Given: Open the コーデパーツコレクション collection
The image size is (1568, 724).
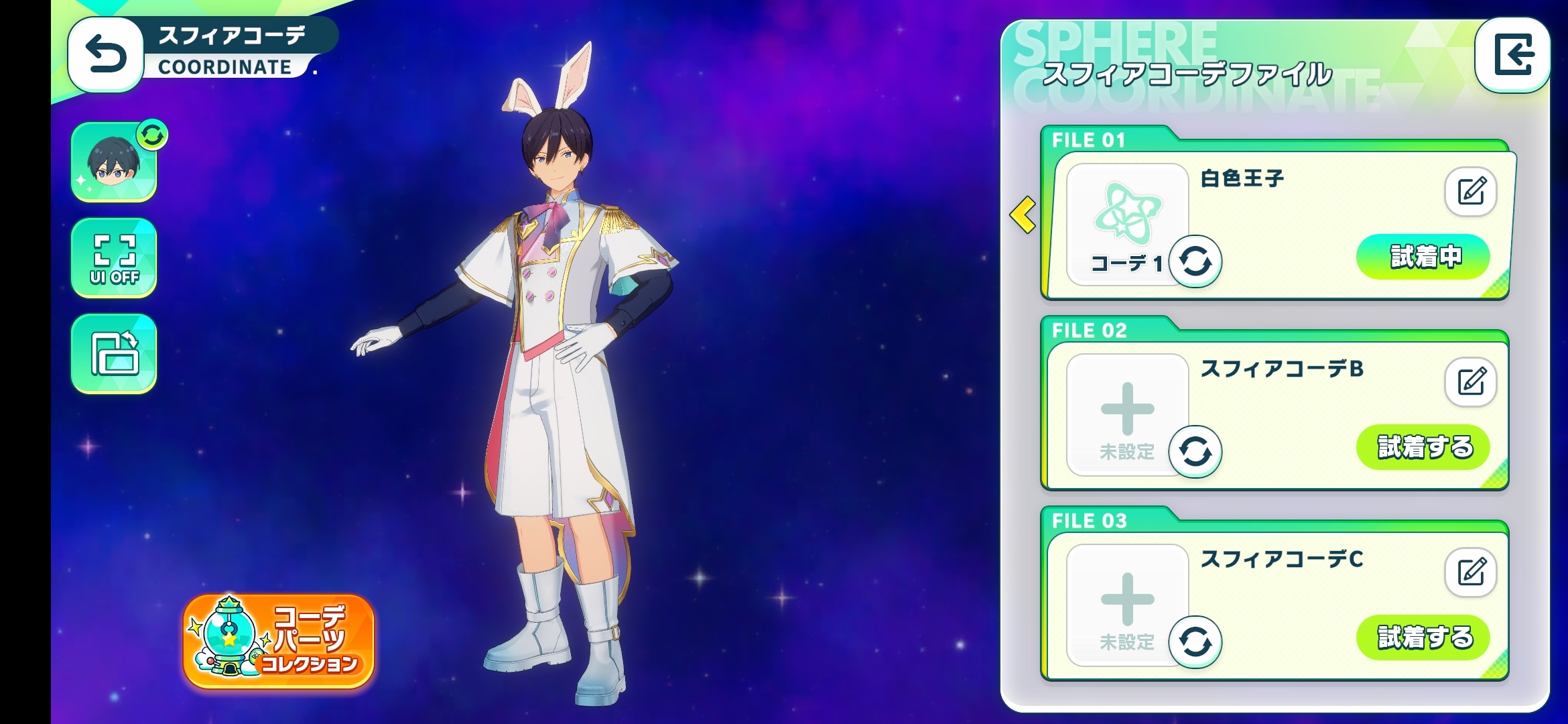Looking at the screenshot, I should pos(279,642).
